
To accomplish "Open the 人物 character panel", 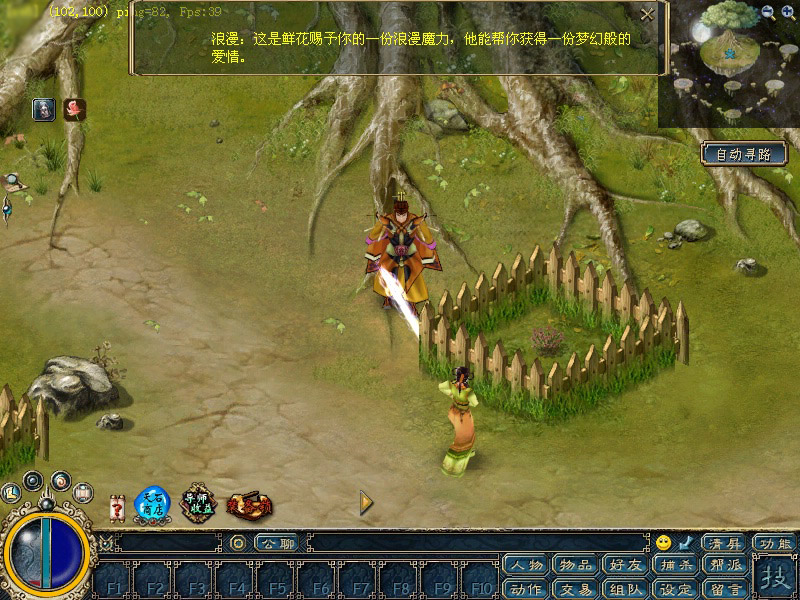I will point(526,566).
